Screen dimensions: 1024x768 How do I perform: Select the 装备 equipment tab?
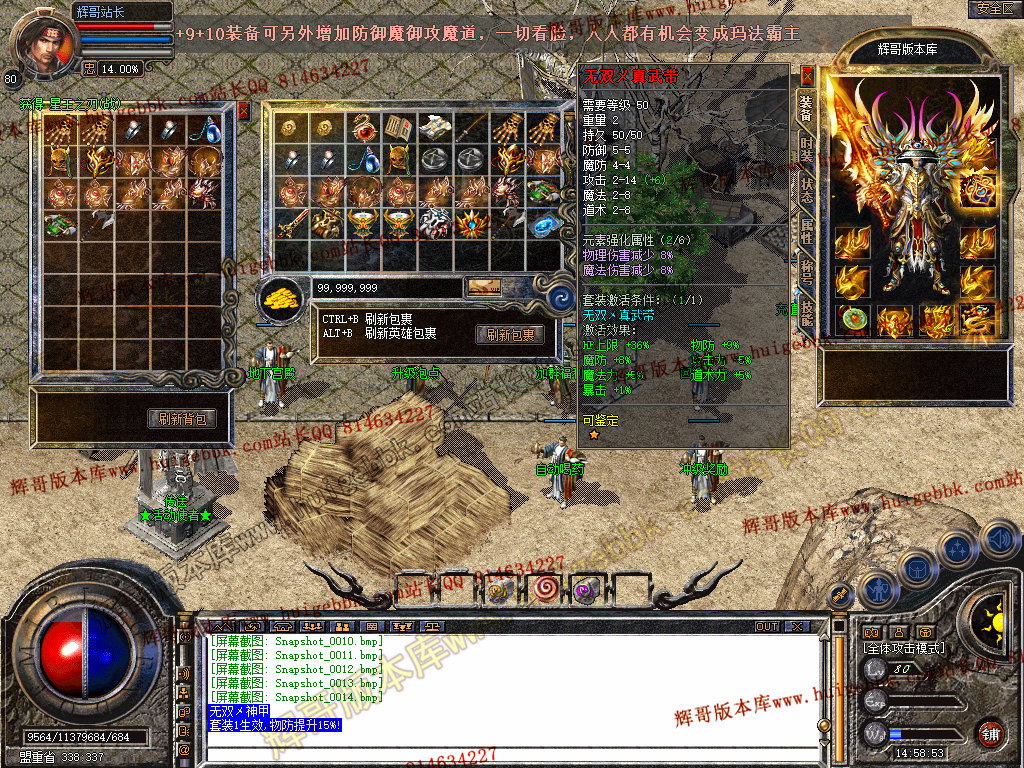coord(805,108)
